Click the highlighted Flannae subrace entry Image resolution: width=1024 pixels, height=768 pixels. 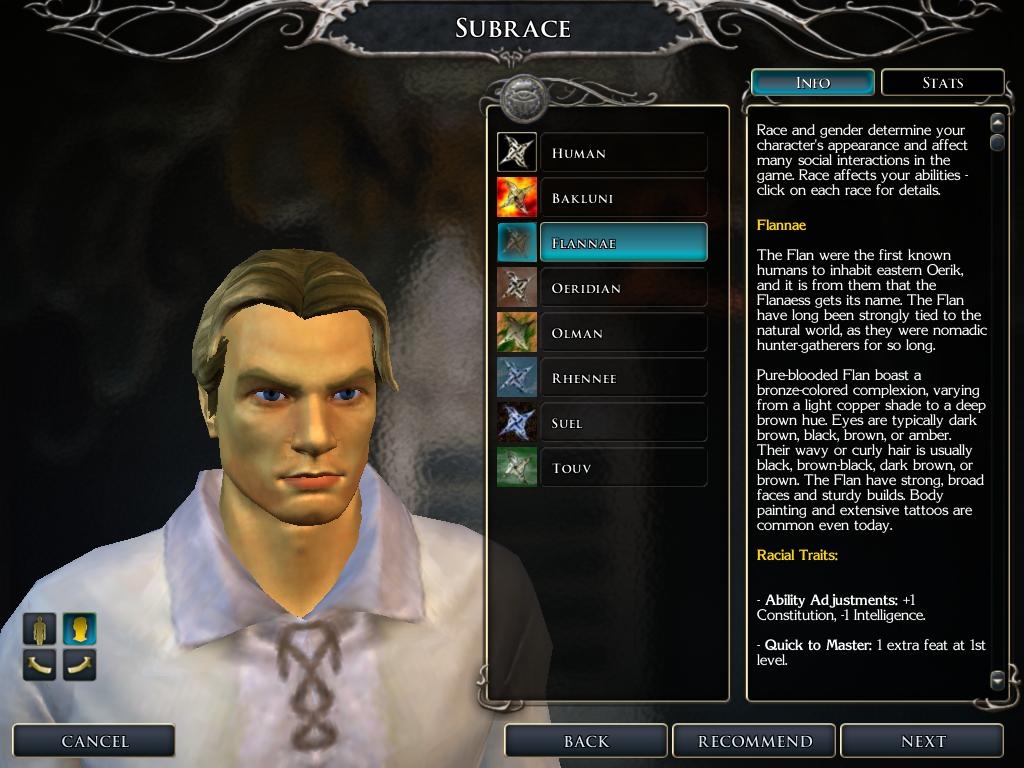point(623,243)
